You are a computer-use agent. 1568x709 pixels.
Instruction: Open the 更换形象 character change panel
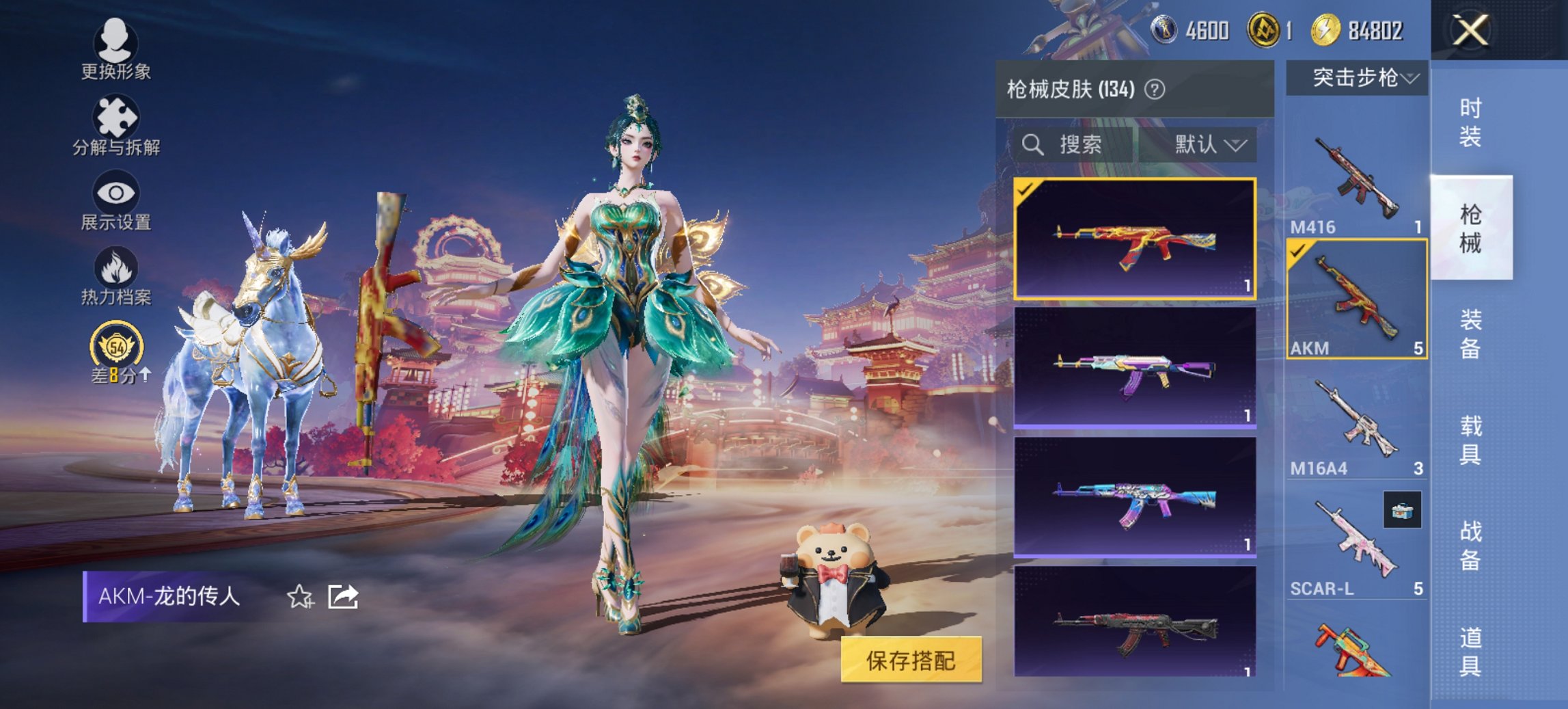(x=116, y=51)
